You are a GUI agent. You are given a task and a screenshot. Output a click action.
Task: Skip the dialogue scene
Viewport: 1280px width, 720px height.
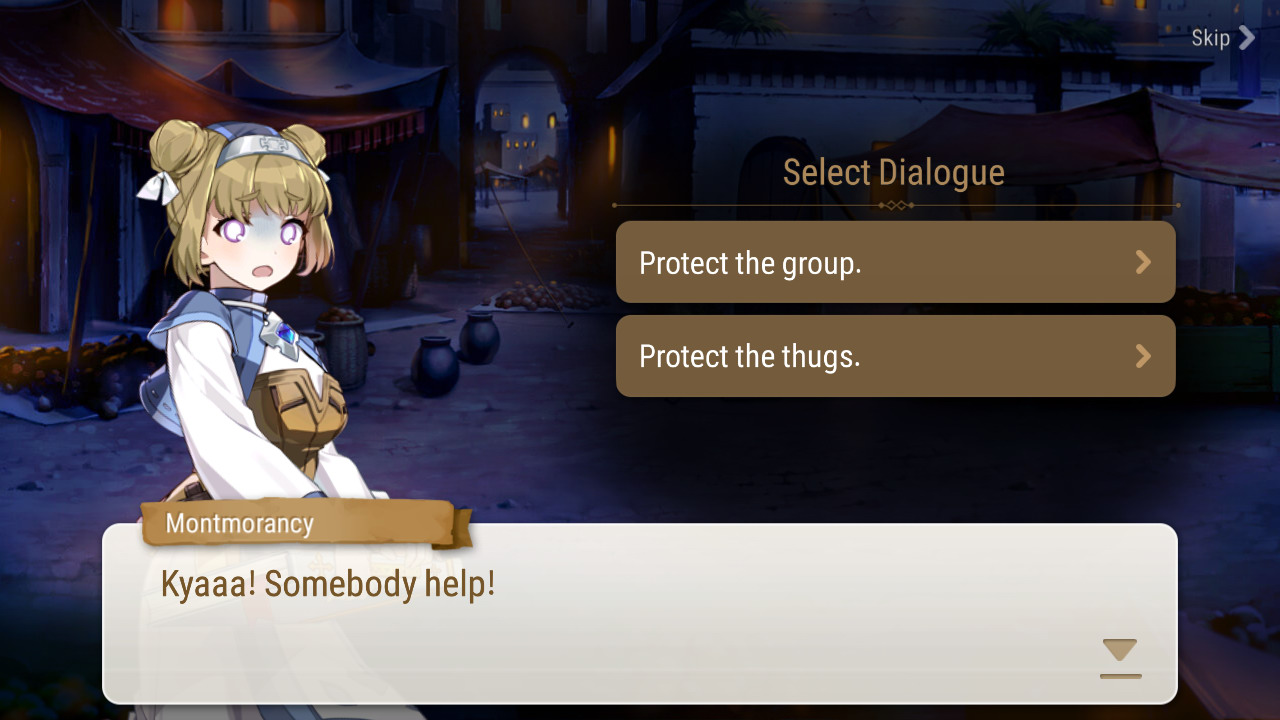click(1222, 38)
